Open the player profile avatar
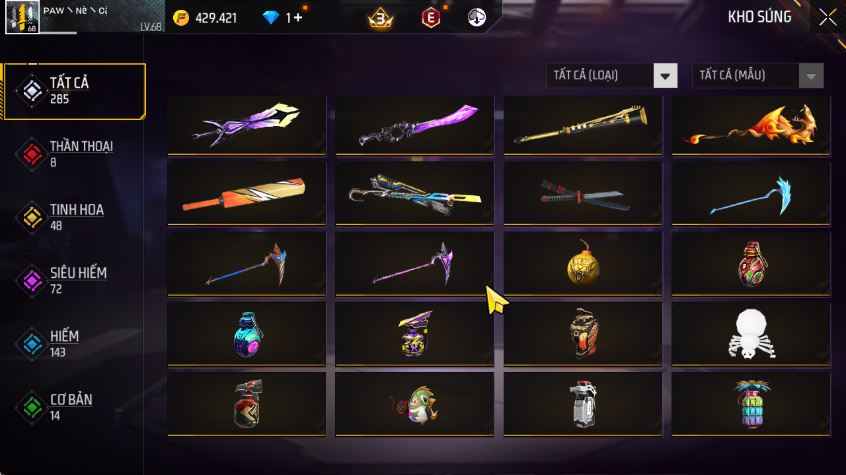The height and width of the screenshot is (475, 846). pyautogui.click(x=20, y=17)
